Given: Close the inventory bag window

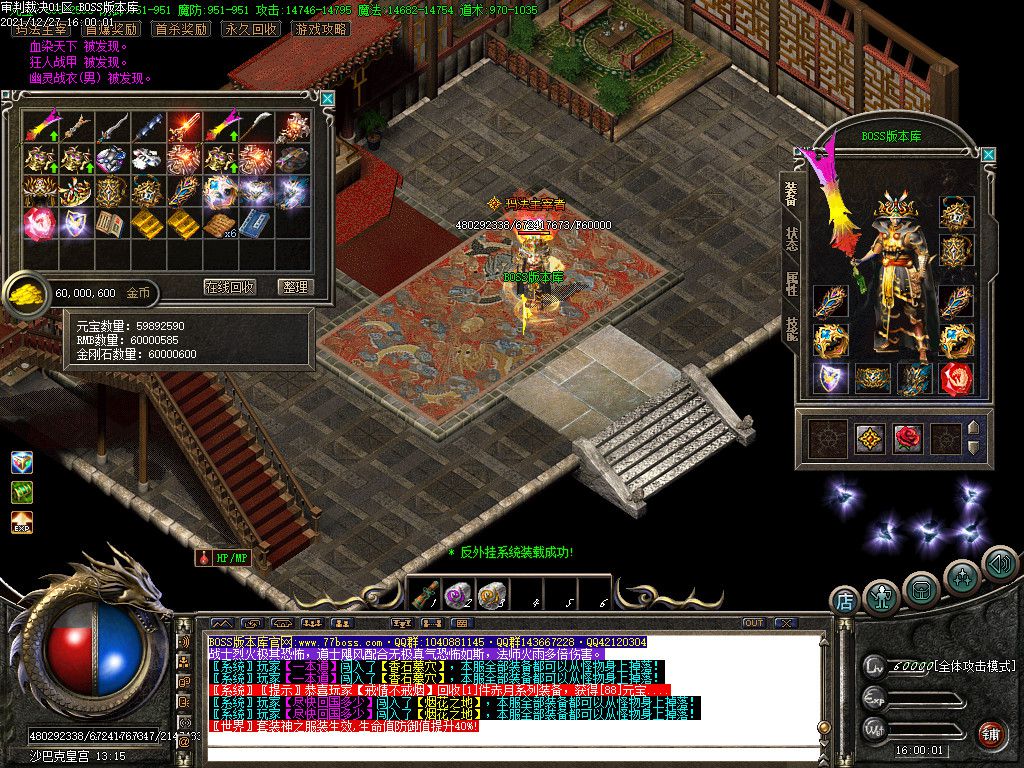Looking at the screenshot, I should 327,98.
